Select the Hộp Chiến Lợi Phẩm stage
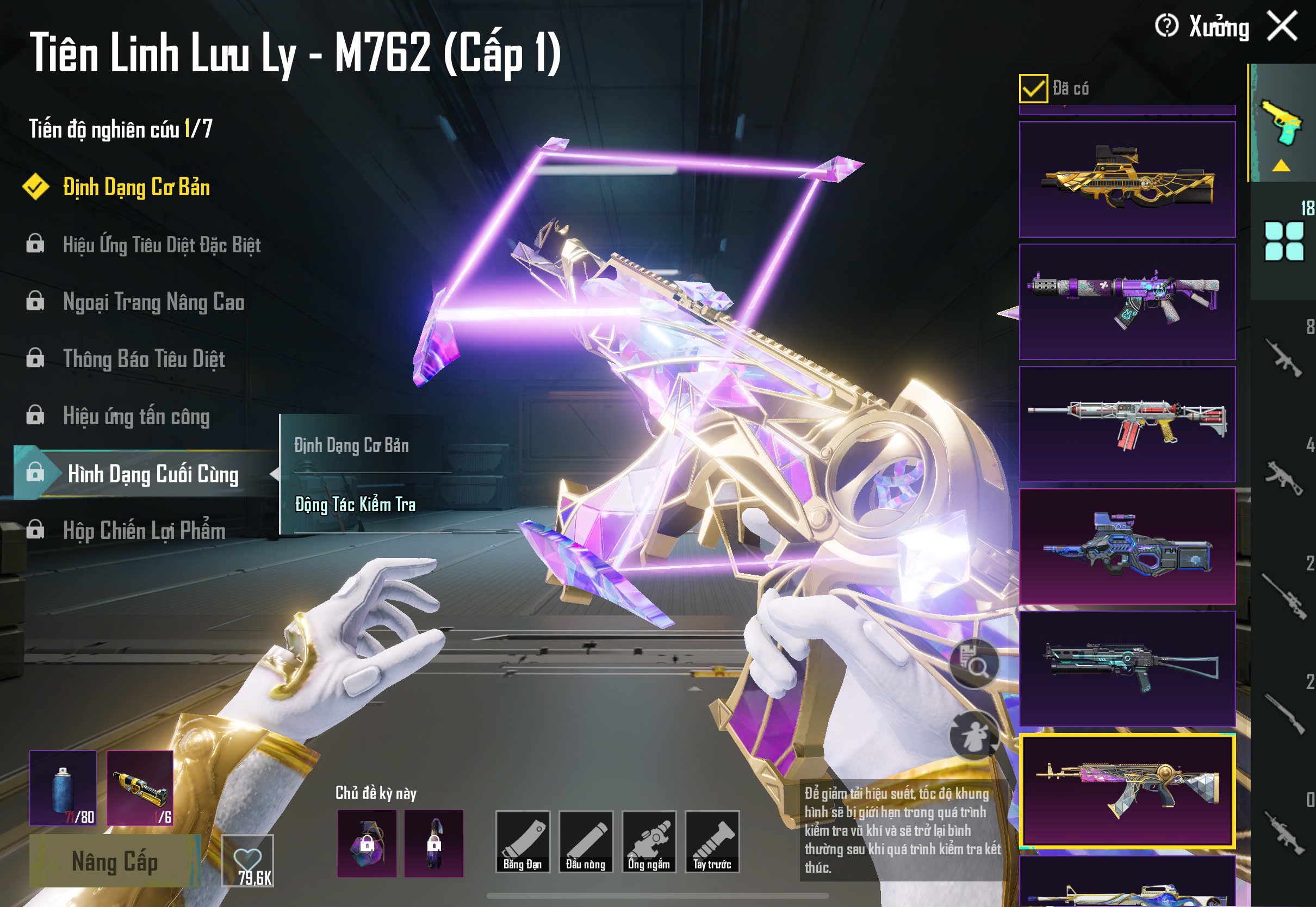The height and width of the screenshot is (907, 1316). point(144,531)
